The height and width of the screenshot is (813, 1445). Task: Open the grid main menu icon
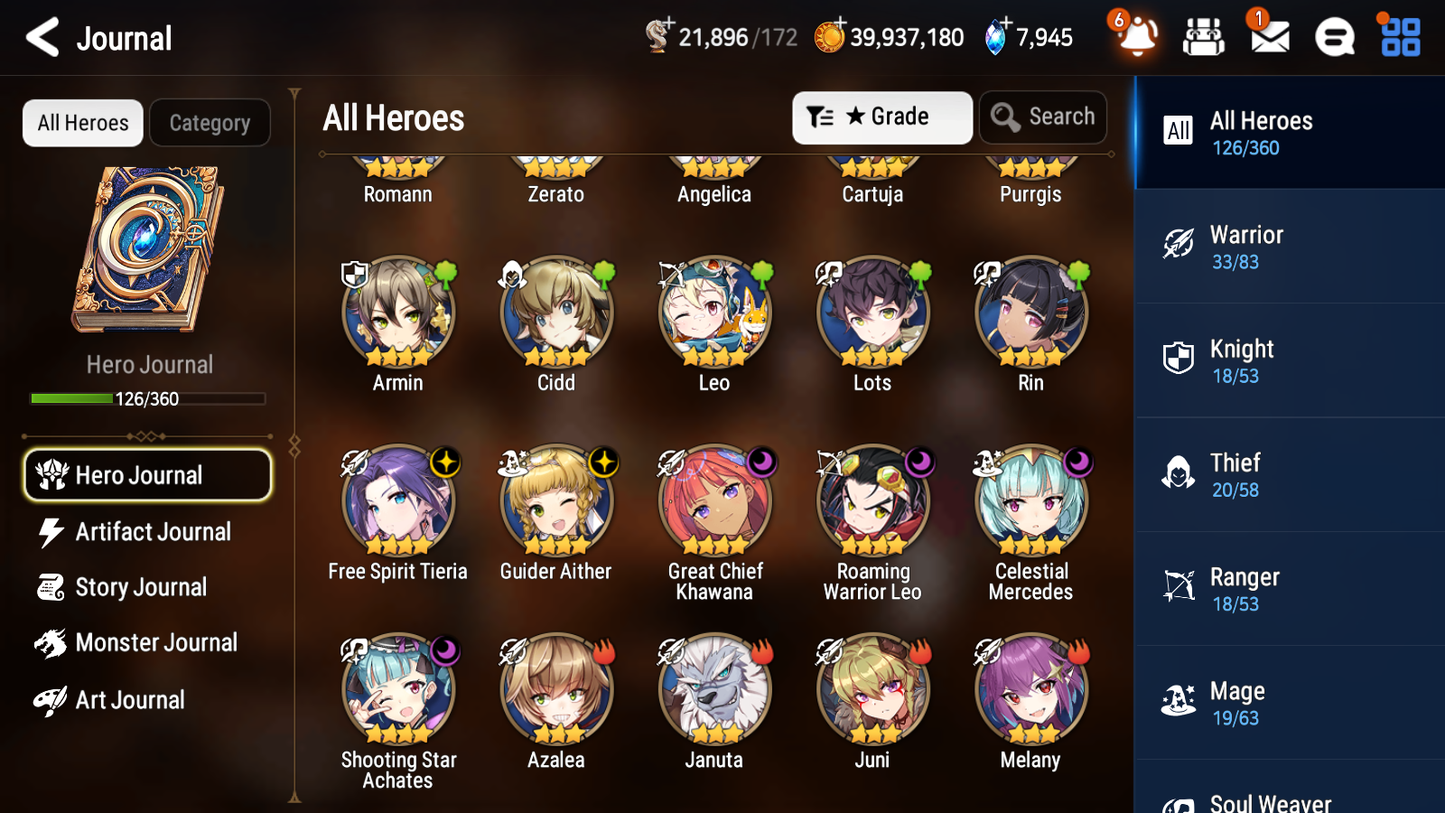[1398, 38]
